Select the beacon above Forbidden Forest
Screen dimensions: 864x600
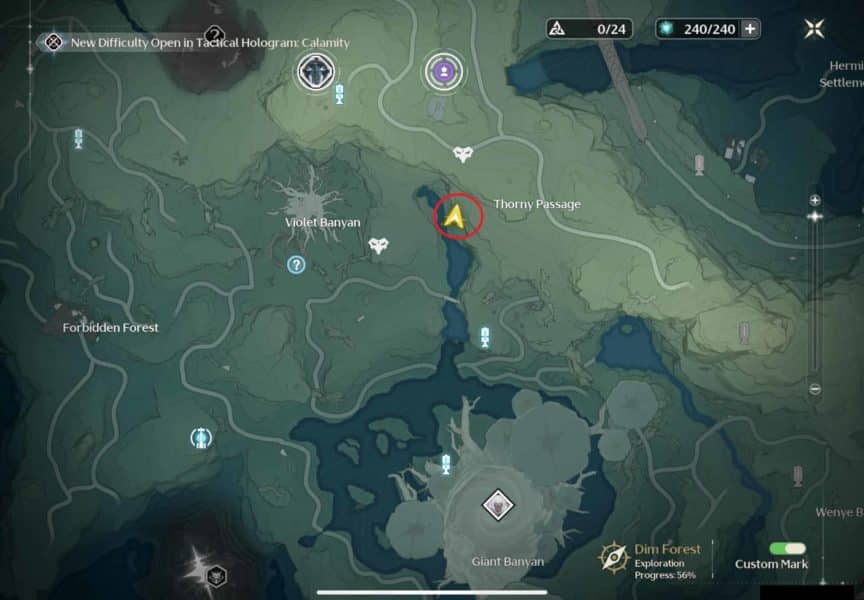pos(78,140)
